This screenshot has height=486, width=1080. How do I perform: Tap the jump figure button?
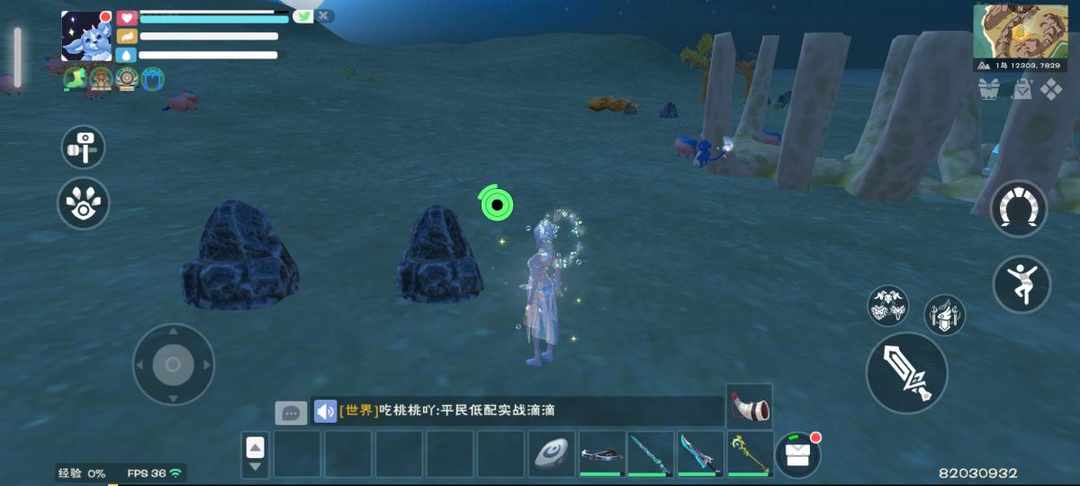coord(1021,284)
